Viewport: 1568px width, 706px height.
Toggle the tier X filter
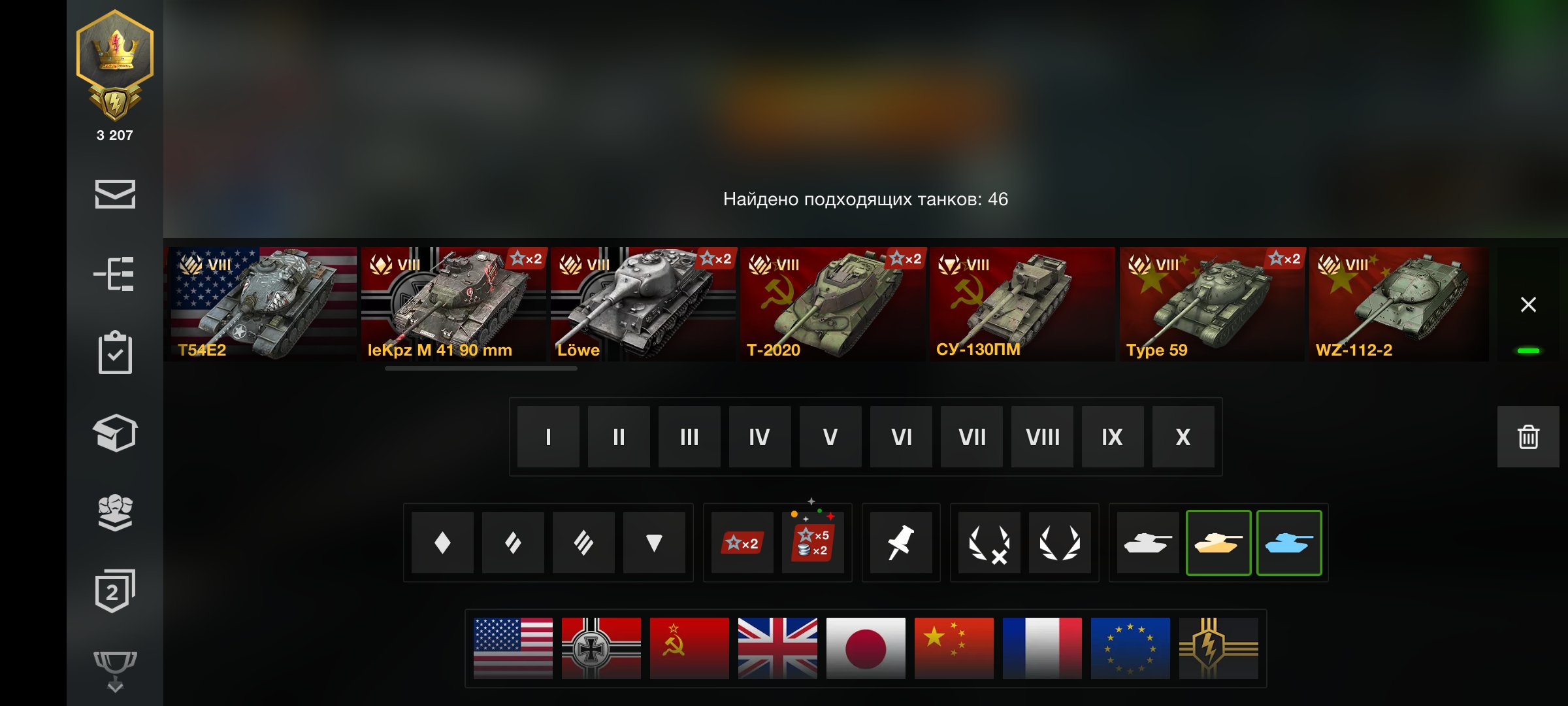(x=1183, y=437)
